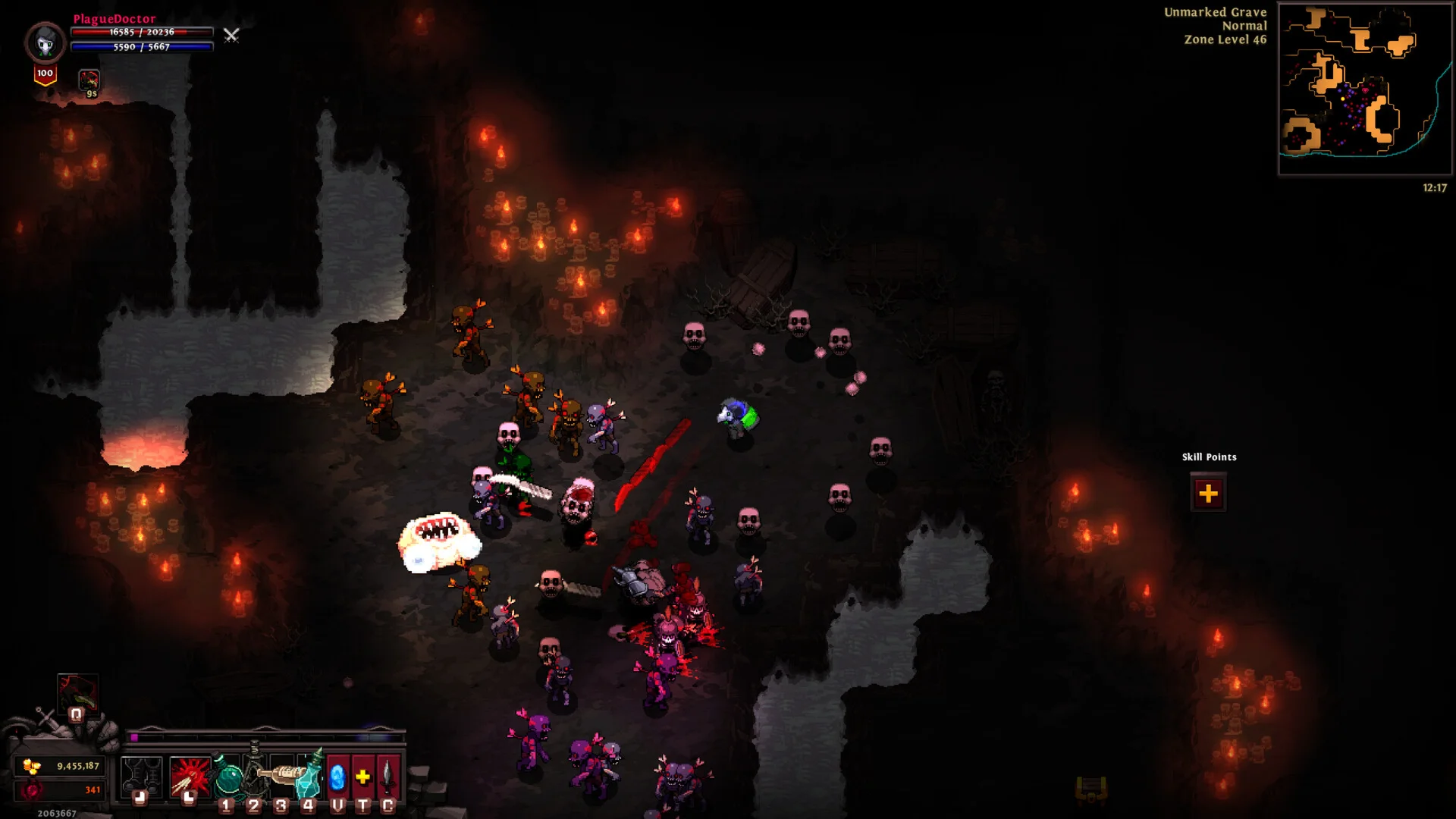This screenshot has width=1456, height=819.
Task: Activate the plague doctor mask skill
Action: click(77, 693)
